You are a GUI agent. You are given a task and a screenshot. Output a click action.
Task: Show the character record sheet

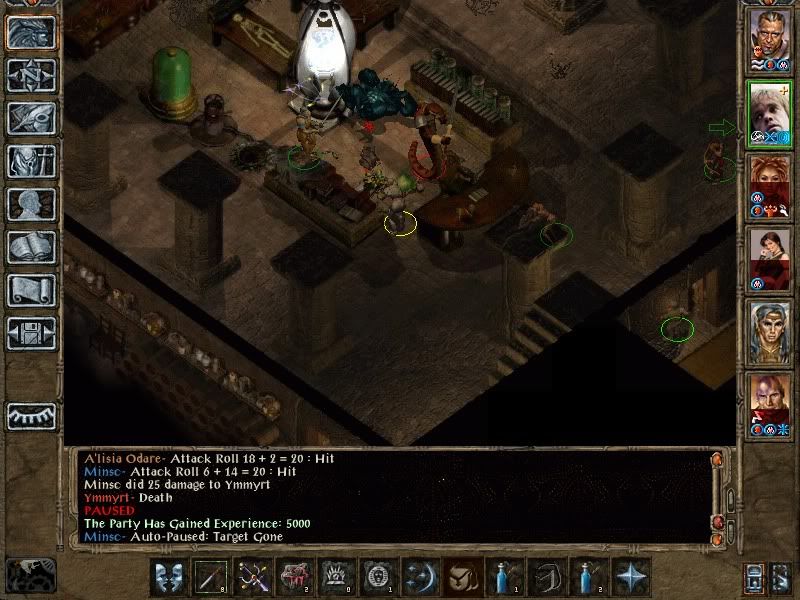pos(30,204)
